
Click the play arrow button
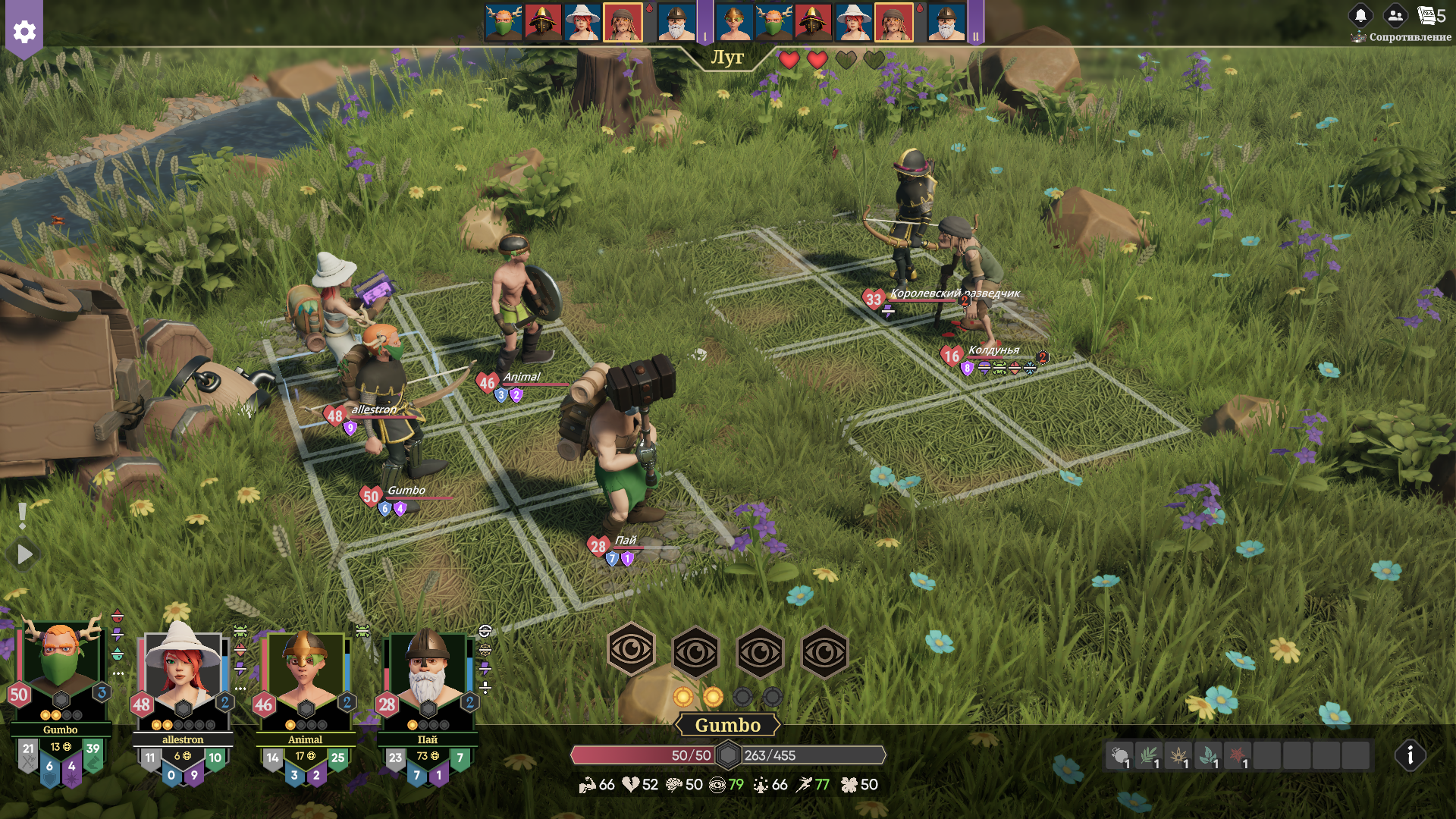25,554
